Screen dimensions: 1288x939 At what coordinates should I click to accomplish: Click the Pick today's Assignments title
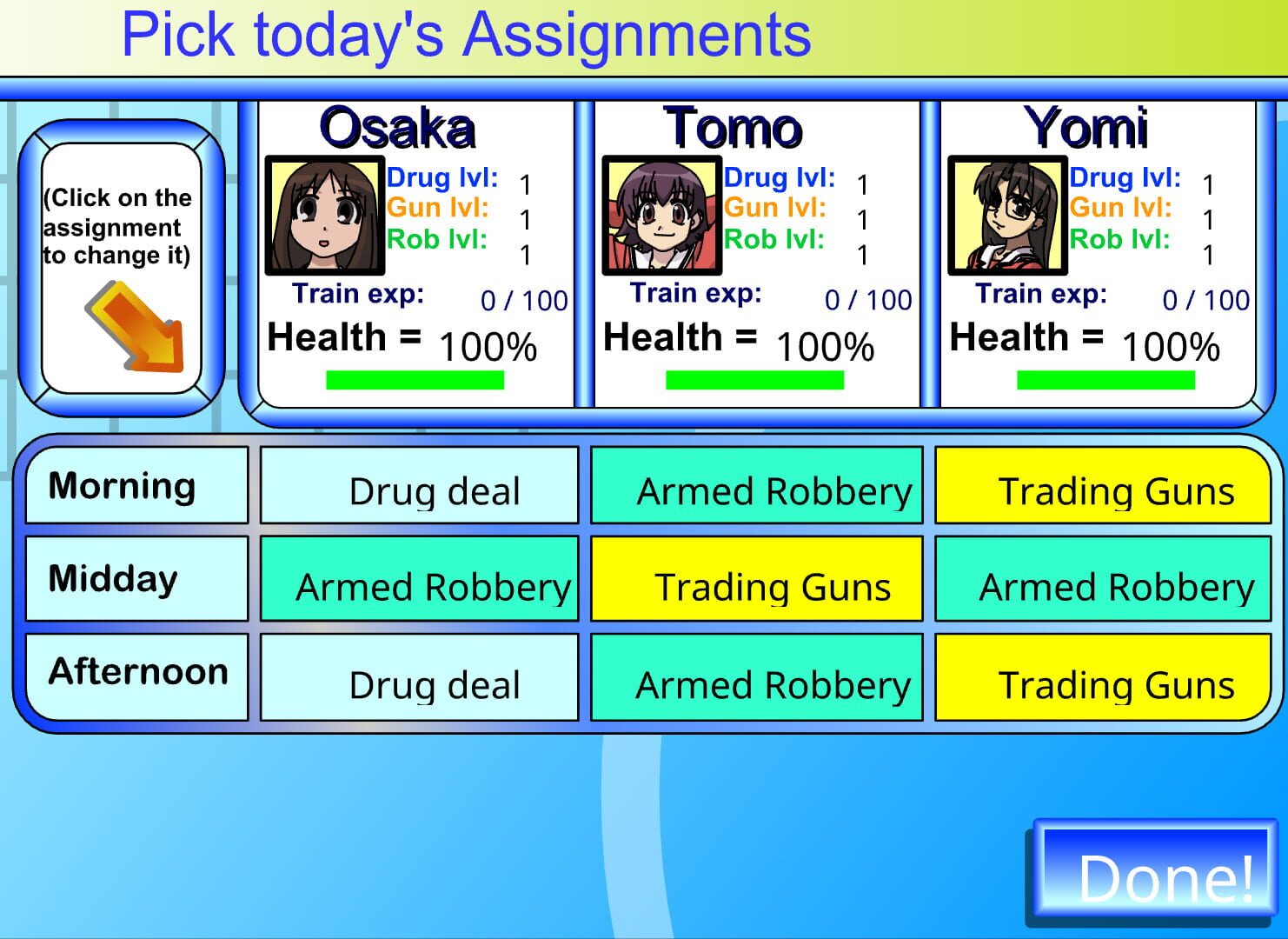click(467, 34)
